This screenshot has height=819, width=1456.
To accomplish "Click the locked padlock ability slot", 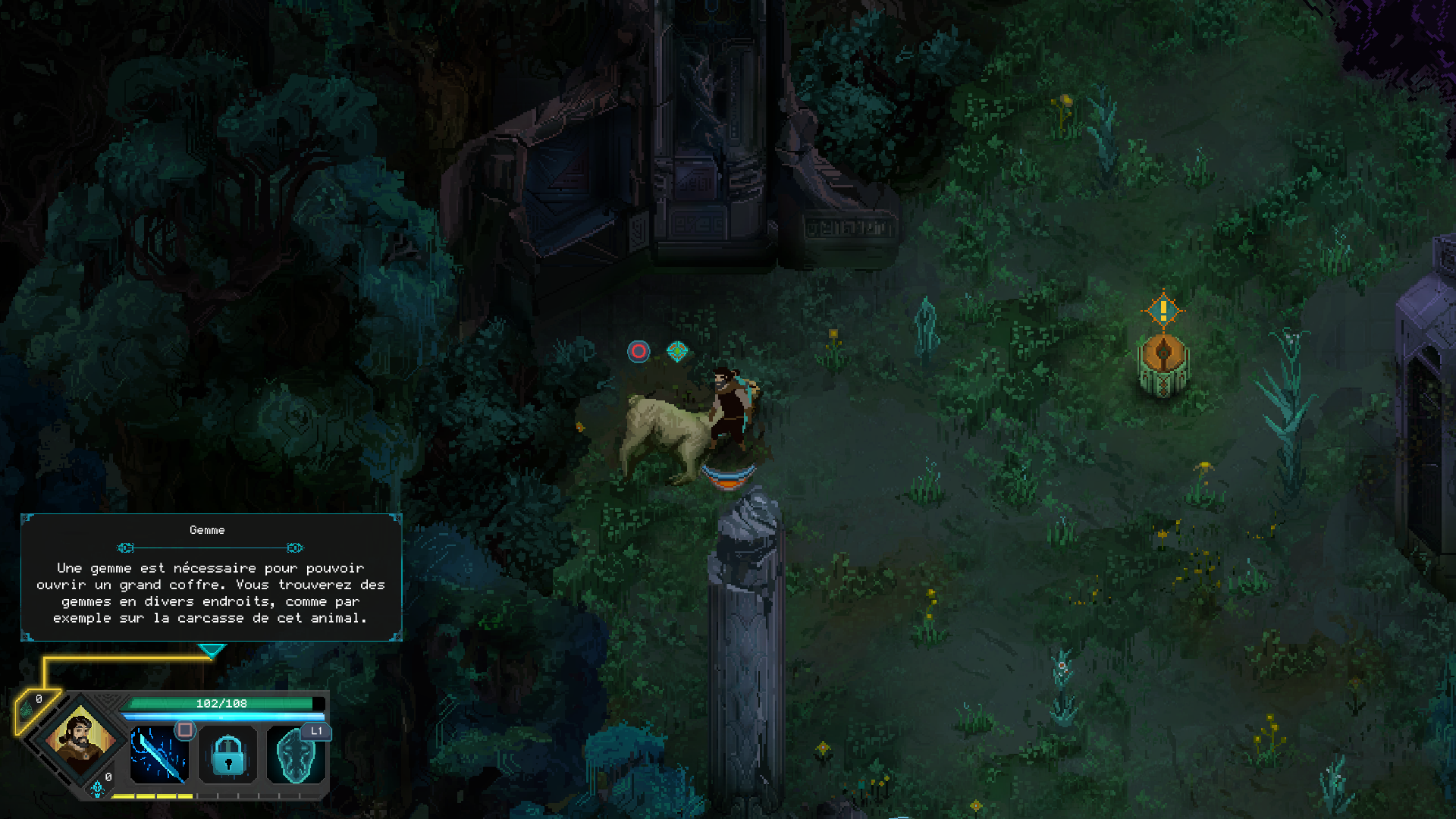I will tap(228, 755).
